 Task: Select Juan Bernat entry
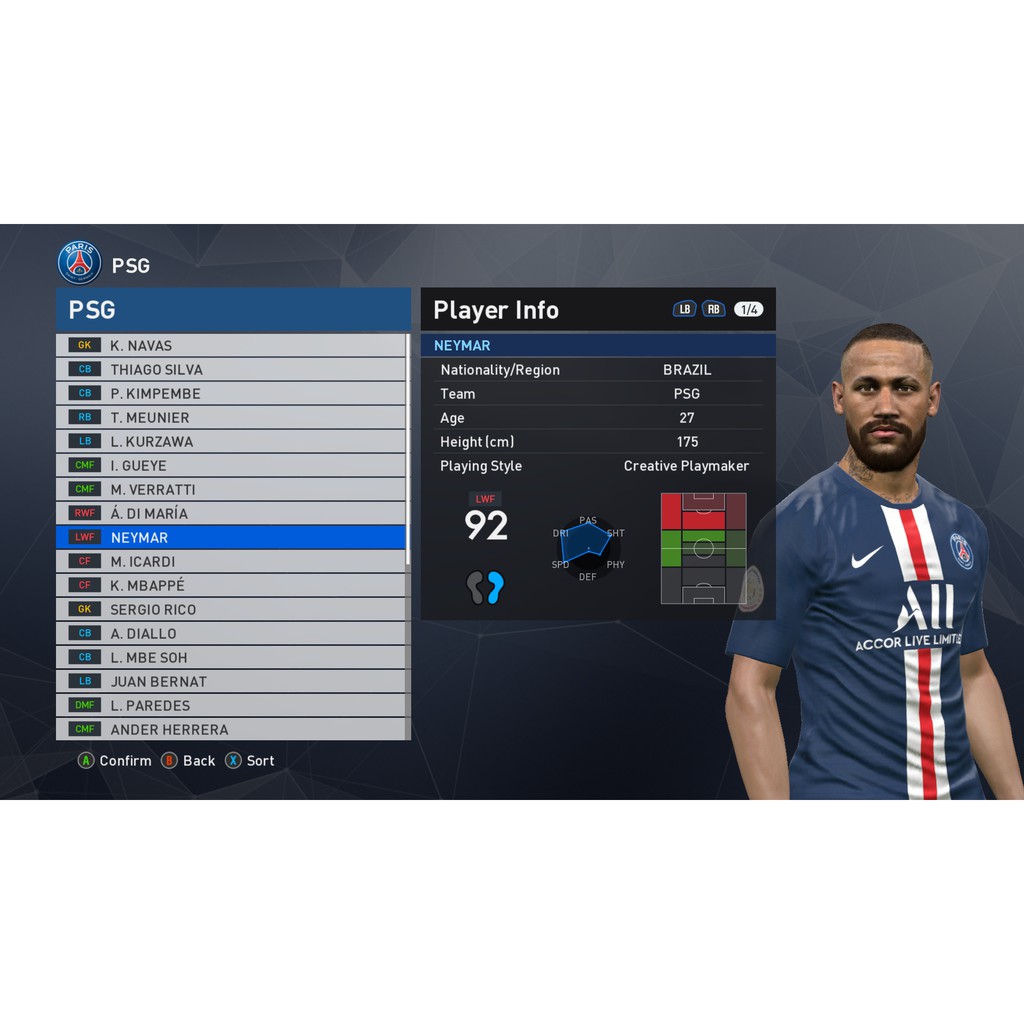pyautogui.click(x=231, y=681)
